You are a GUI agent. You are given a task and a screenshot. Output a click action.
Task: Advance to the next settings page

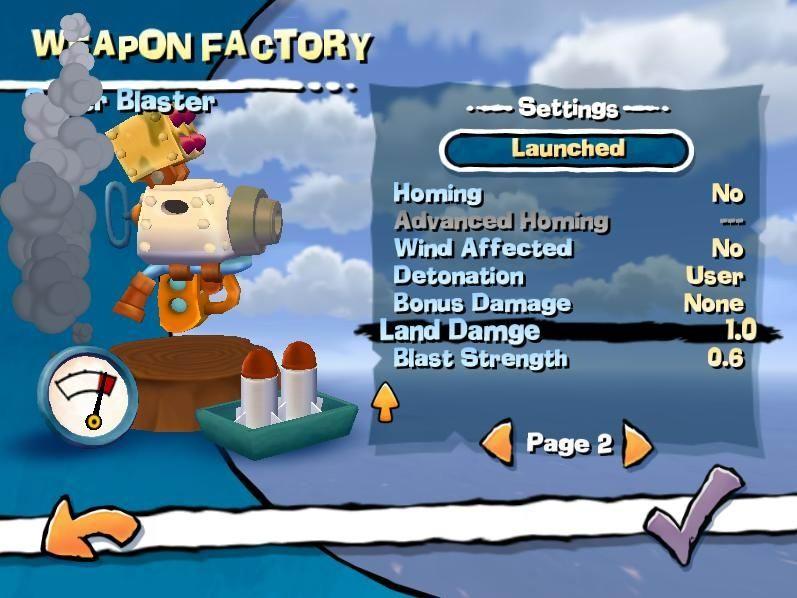pyautogui.click(x=637, y=444)
